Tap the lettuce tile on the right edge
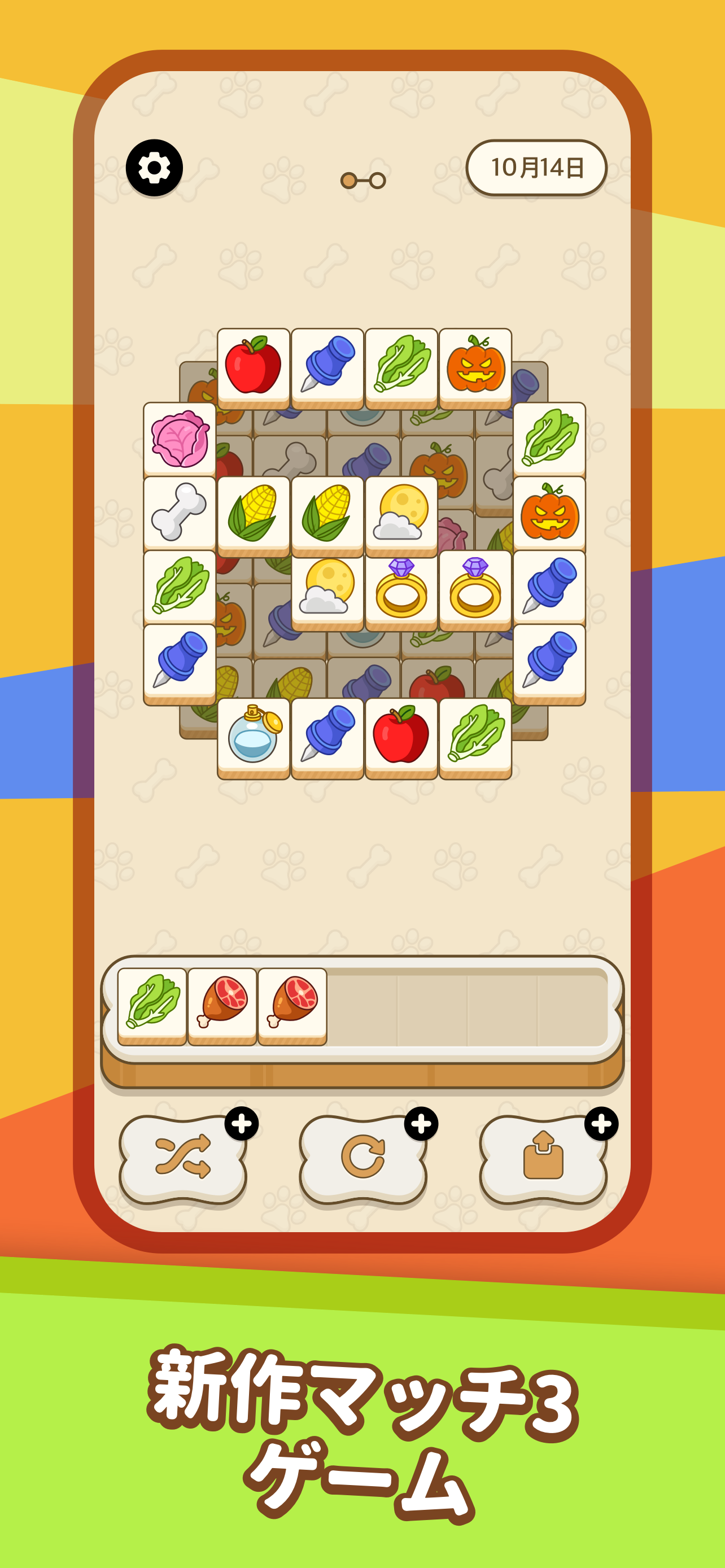Image resolution: width=725 pixels, height=1568 pixels. (550, 440)
